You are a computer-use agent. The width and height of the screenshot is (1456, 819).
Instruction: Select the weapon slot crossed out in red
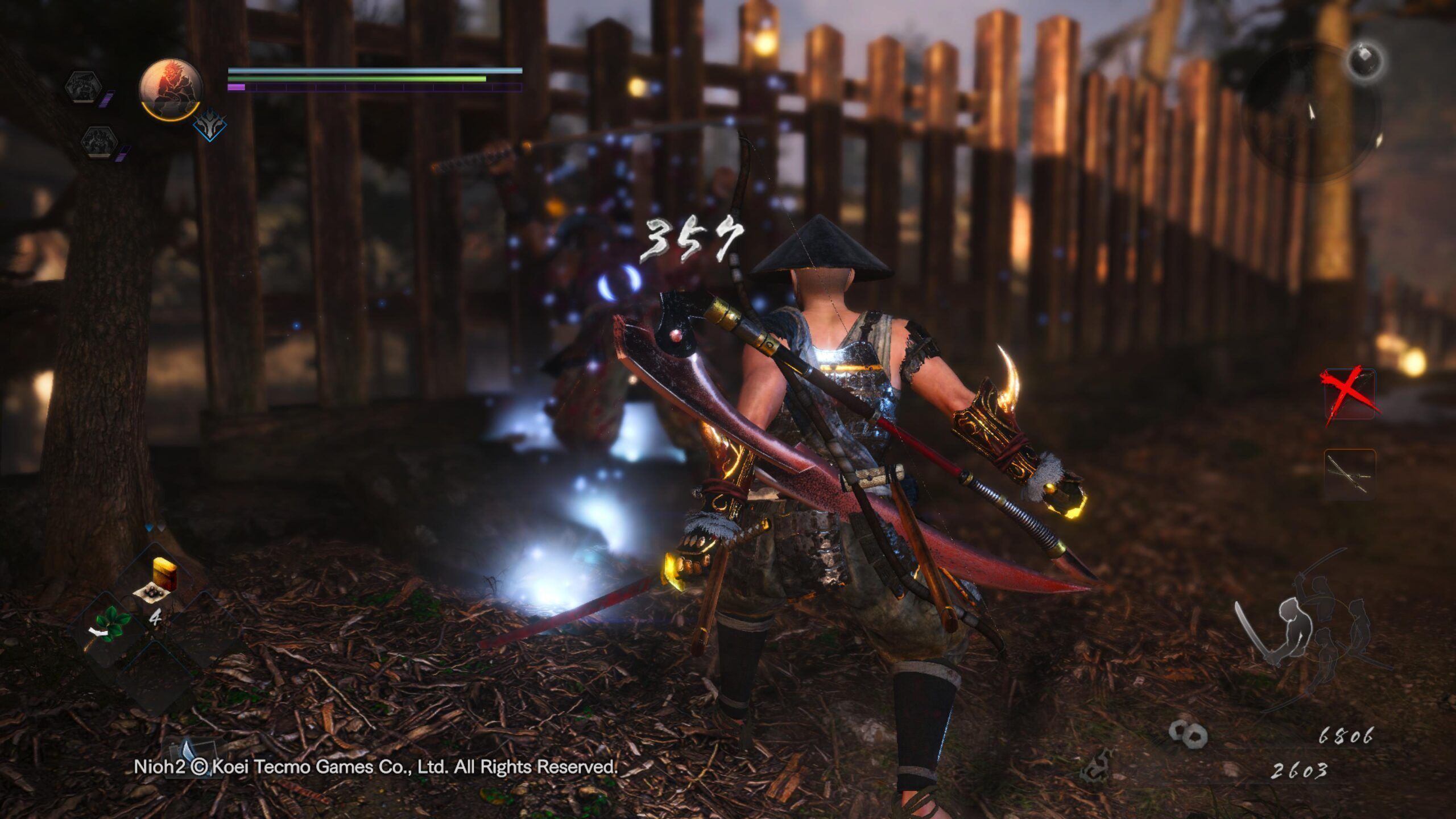[x=1350, y=394]
